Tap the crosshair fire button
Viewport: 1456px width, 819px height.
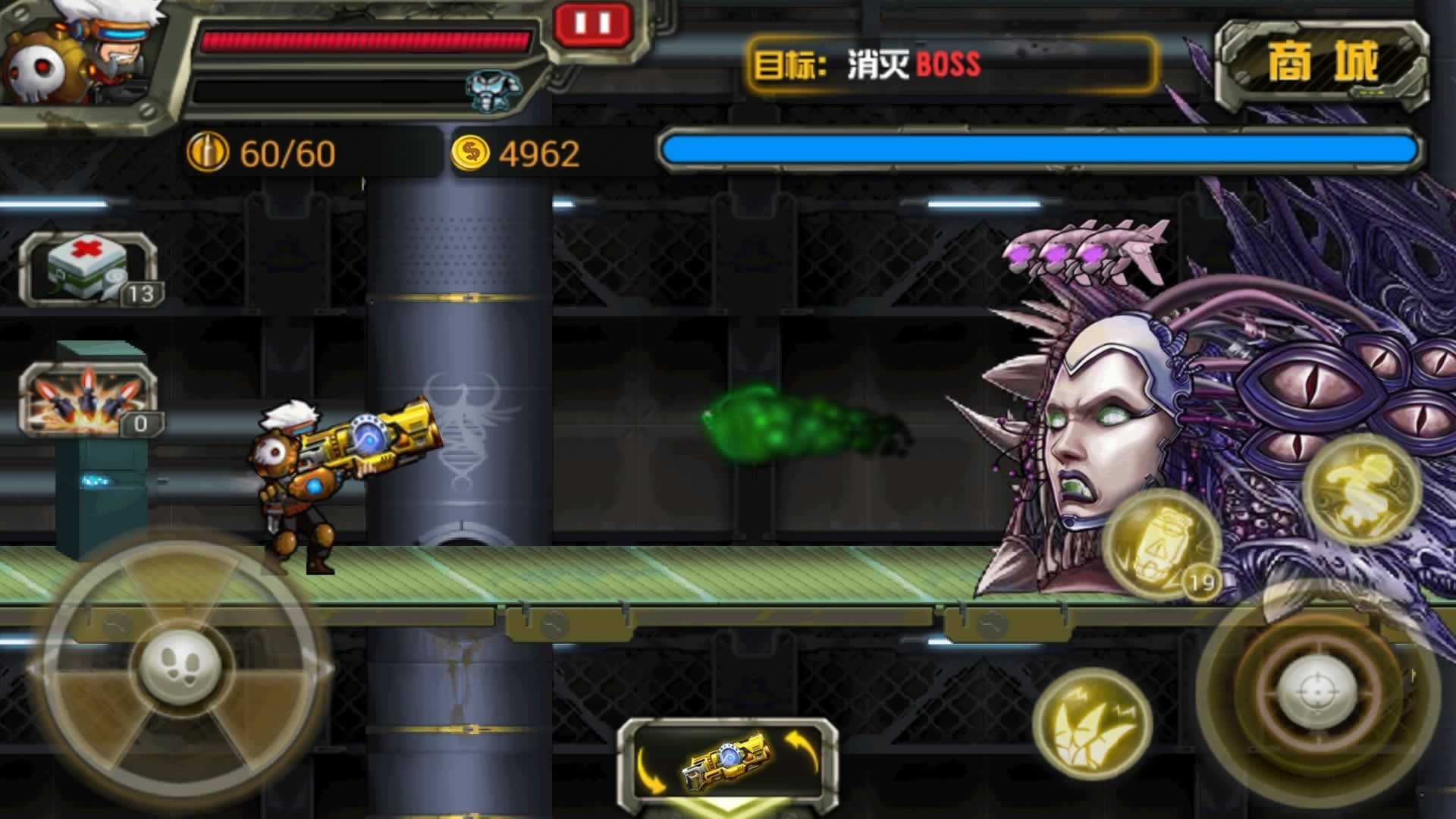coord(1316,692)
